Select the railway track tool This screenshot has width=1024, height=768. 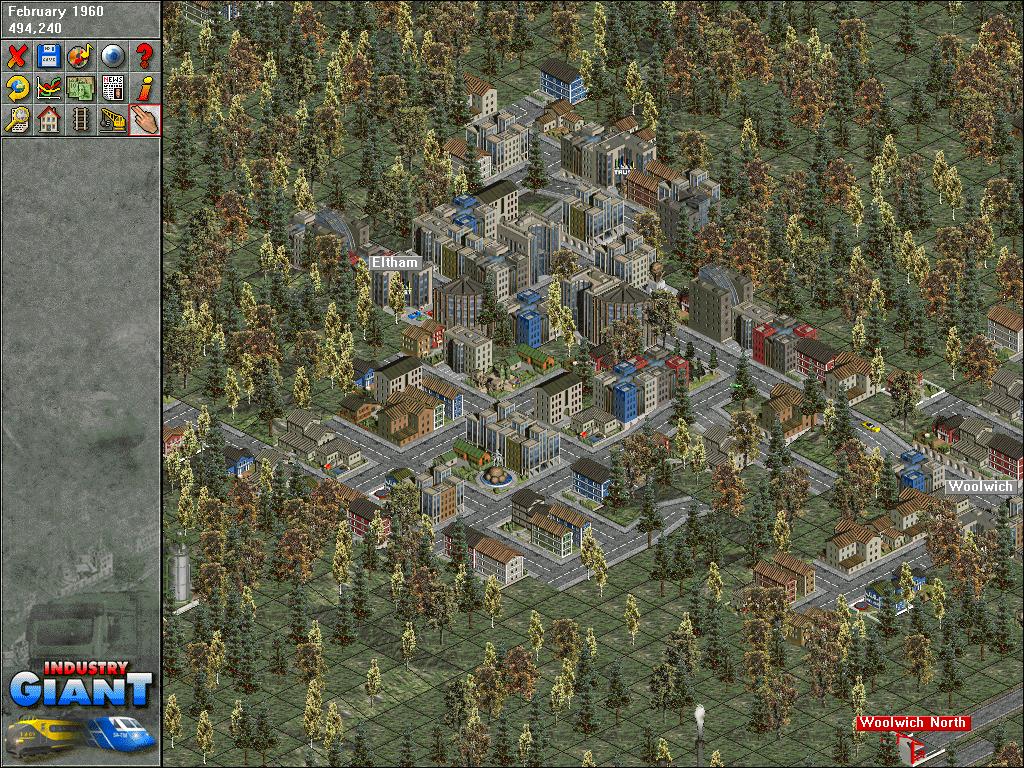point(80,120)
